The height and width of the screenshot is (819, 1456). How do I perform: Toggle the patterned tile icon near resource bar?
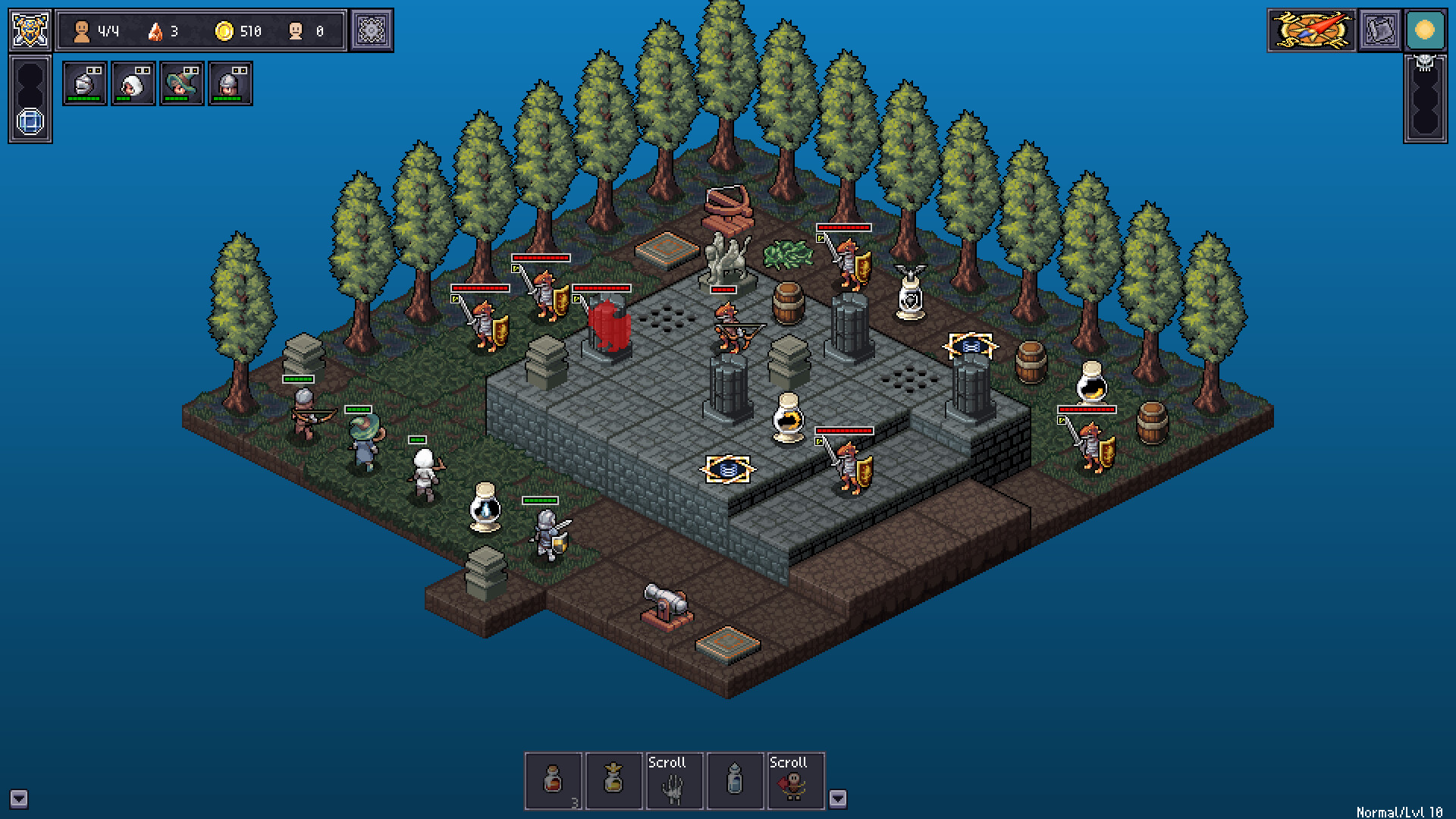tap(371, 30)
